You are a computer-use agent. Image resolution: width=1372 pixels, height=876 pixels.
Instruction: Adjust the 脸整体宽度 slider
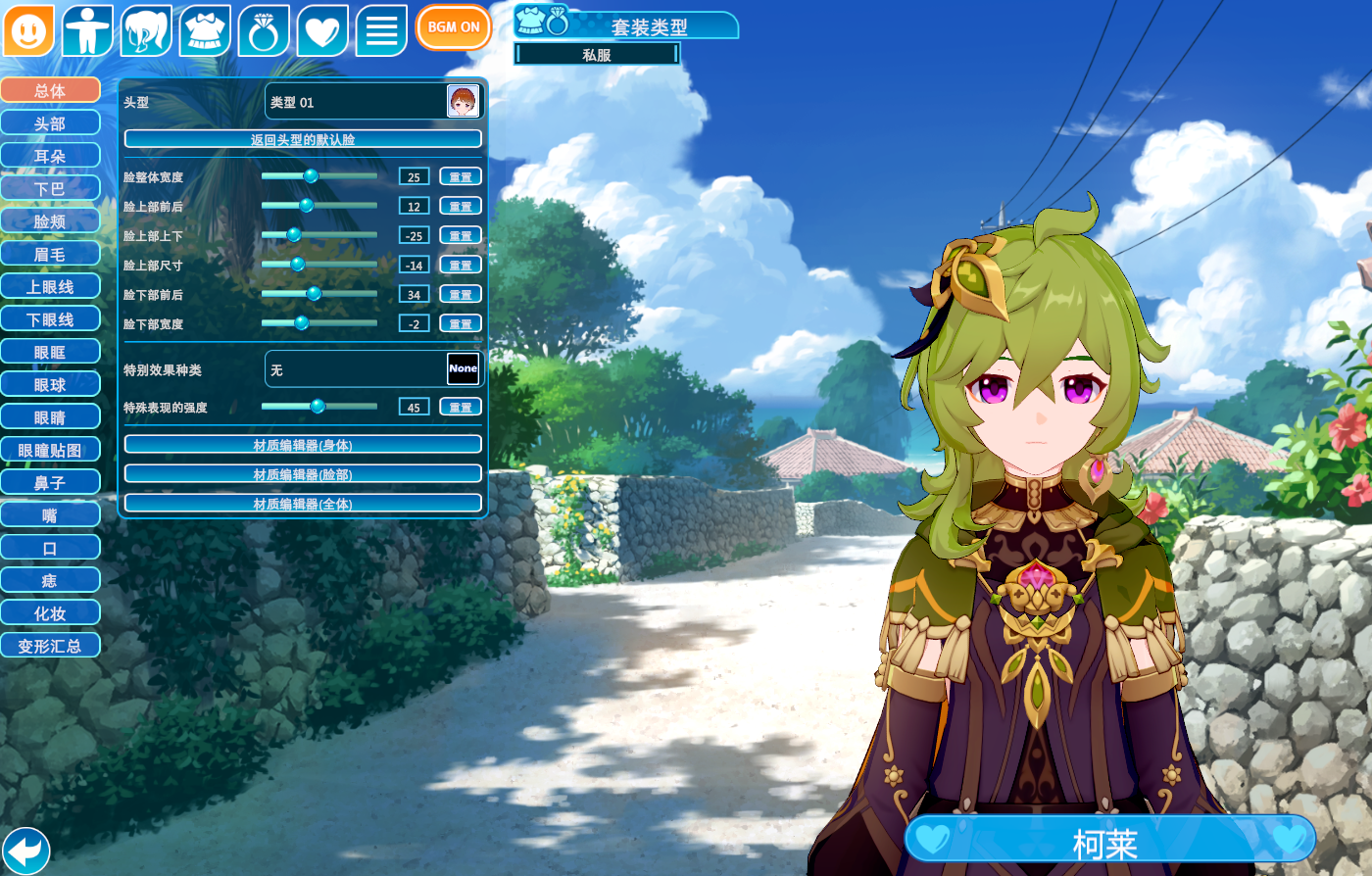click(x=311, y=176)
